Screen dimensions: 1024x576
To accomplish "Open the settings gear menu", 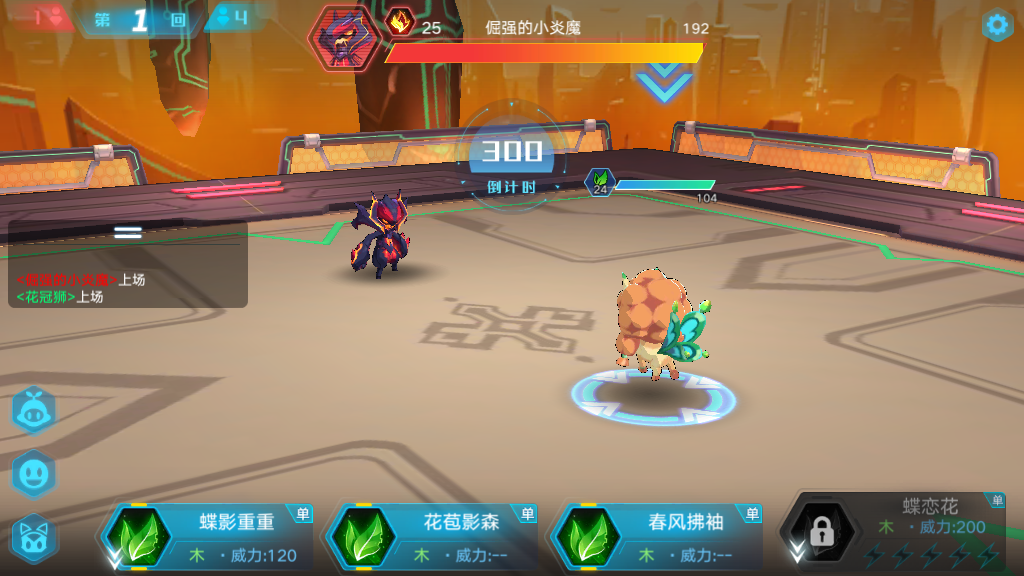I will coord(997,25).
